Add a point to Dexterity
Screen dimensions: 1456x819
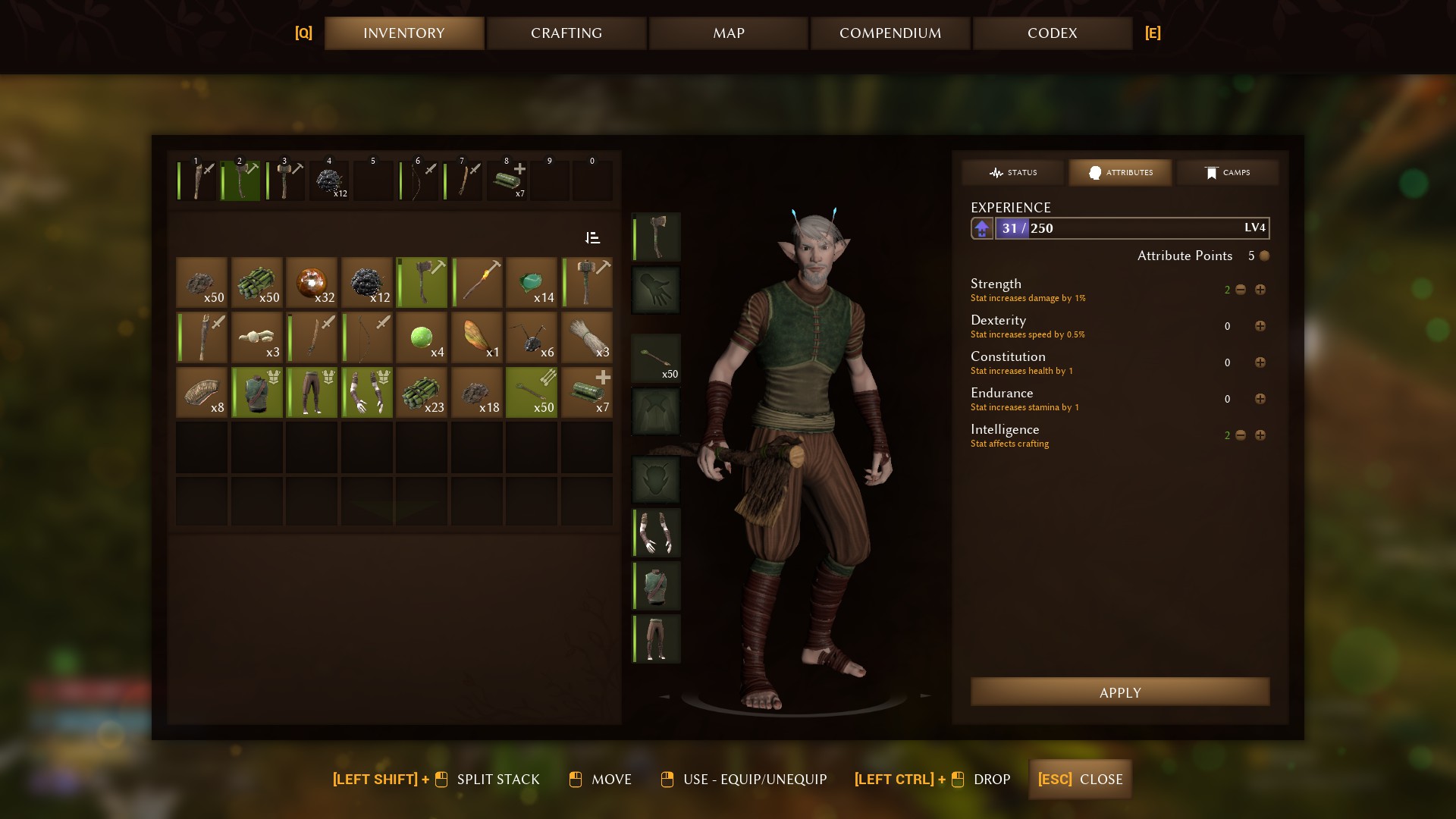tap(1260, 326)
